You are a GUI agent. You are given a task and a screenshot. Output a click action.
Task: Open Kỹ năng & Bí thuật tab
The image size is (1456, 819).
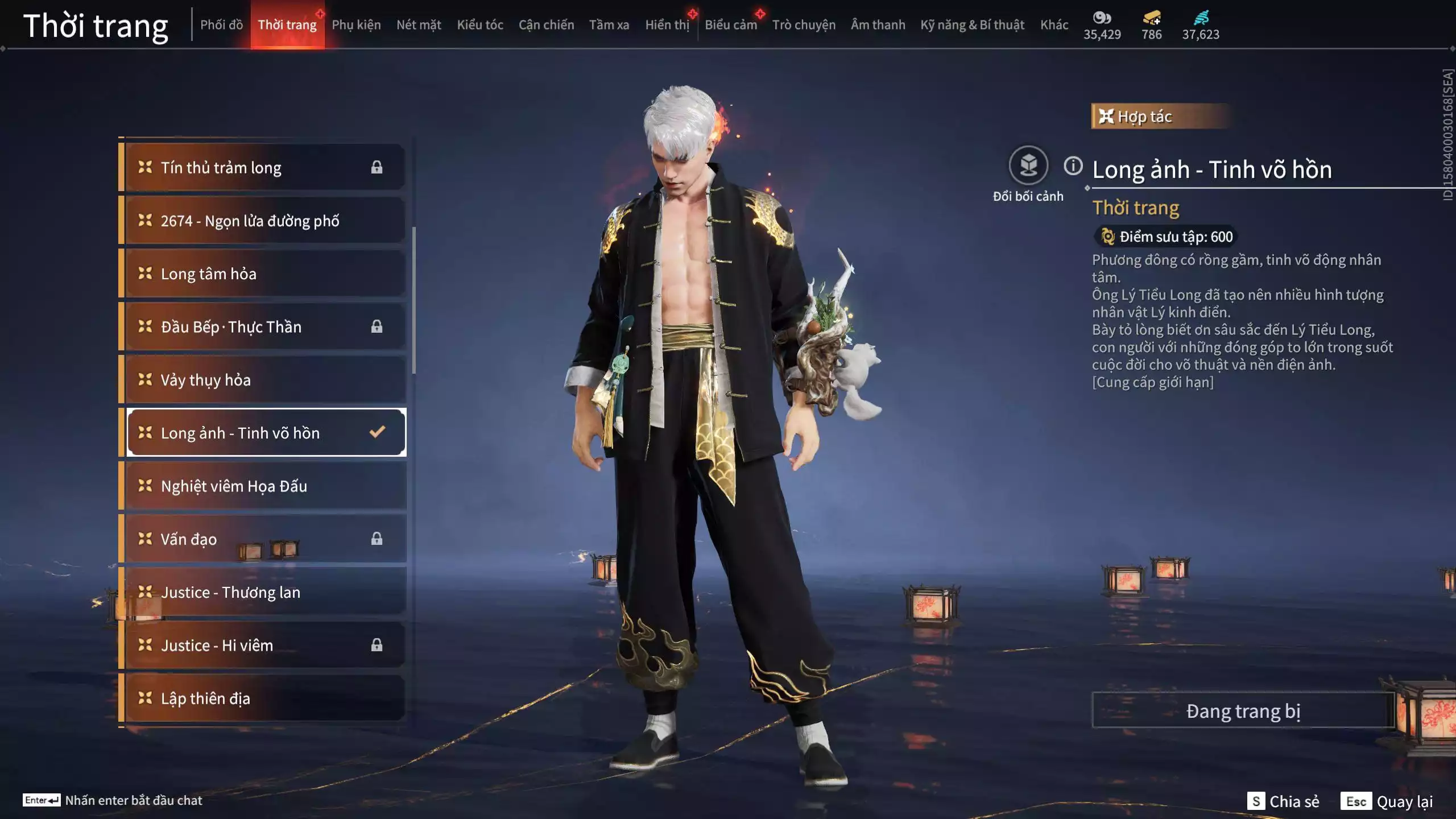tap(972, 25)
